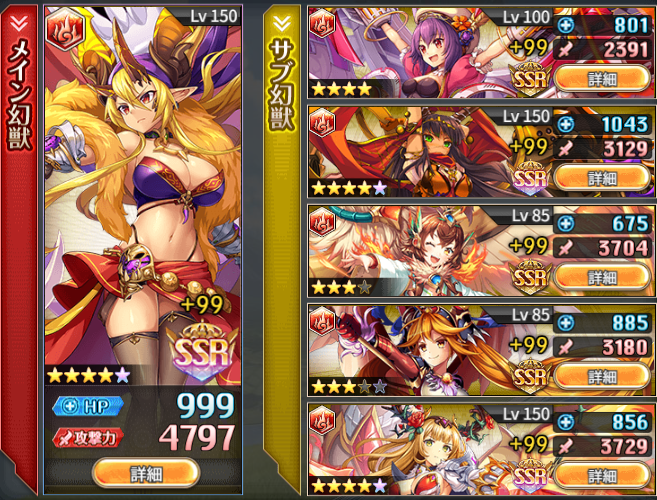Screen dimensions: 657x500
Task: View 詳細 of sub eidolon with 3729 attack
Action: pyautogui.click(x=602, y=474)
